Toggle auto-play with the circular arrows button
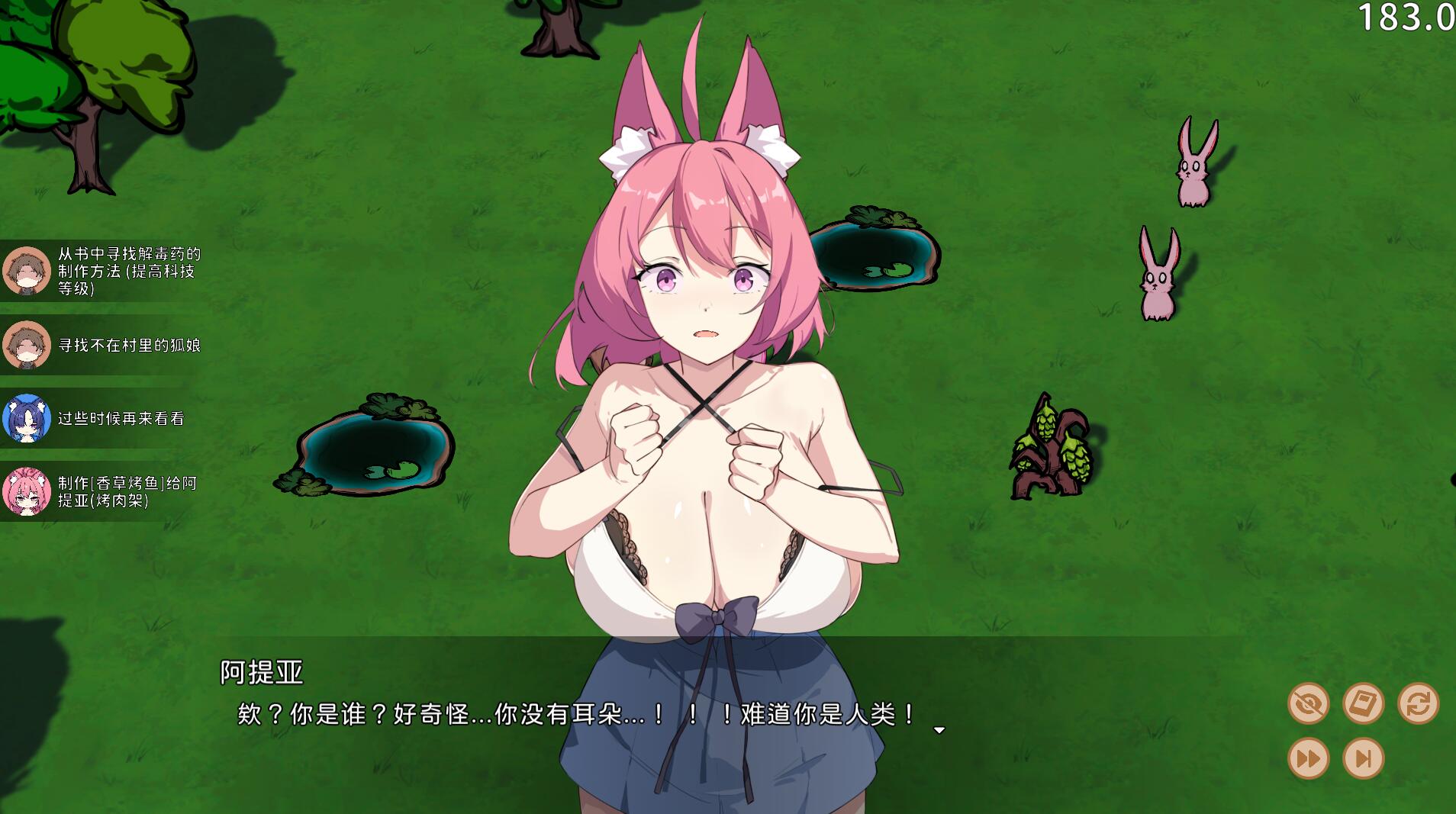This screenshot has width=1456, height=814. (x=1418, y=703)
